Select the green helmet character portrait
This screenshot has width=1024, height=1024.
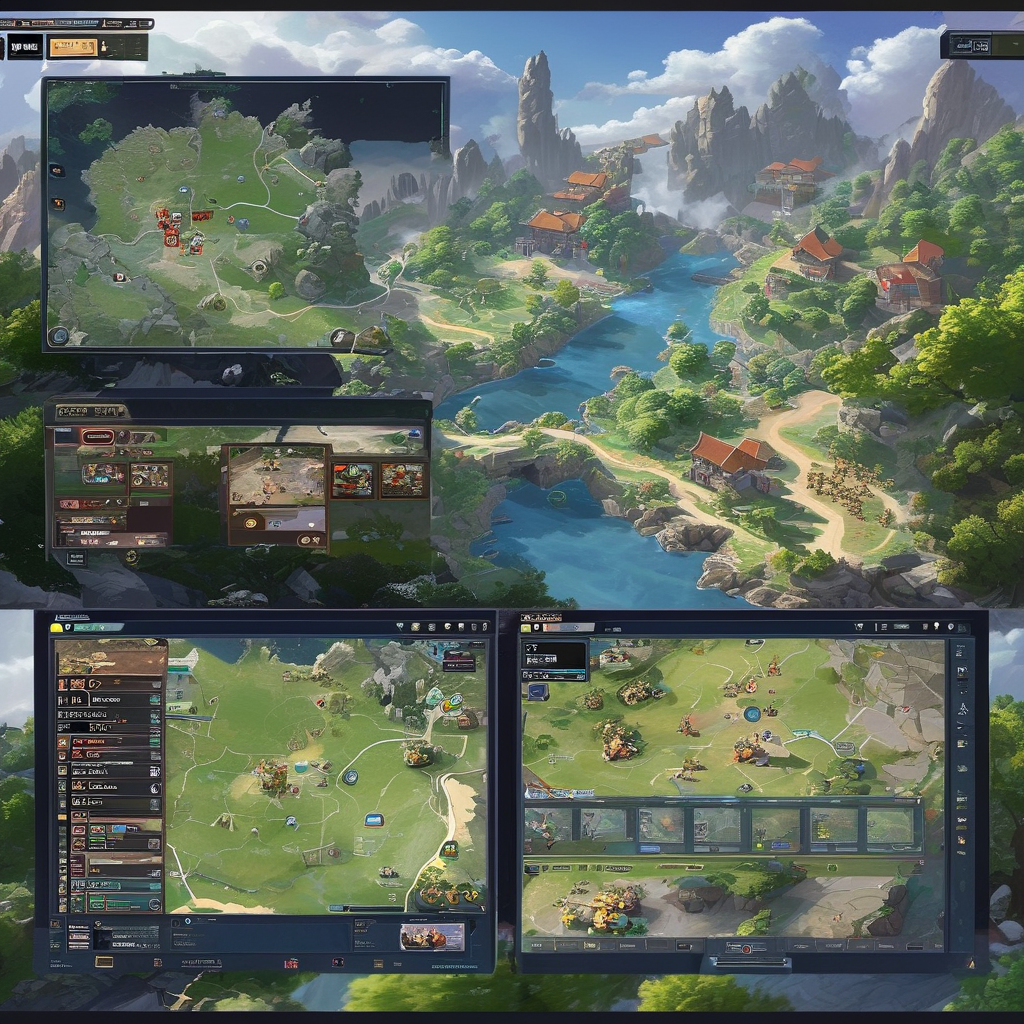(351, 479)
